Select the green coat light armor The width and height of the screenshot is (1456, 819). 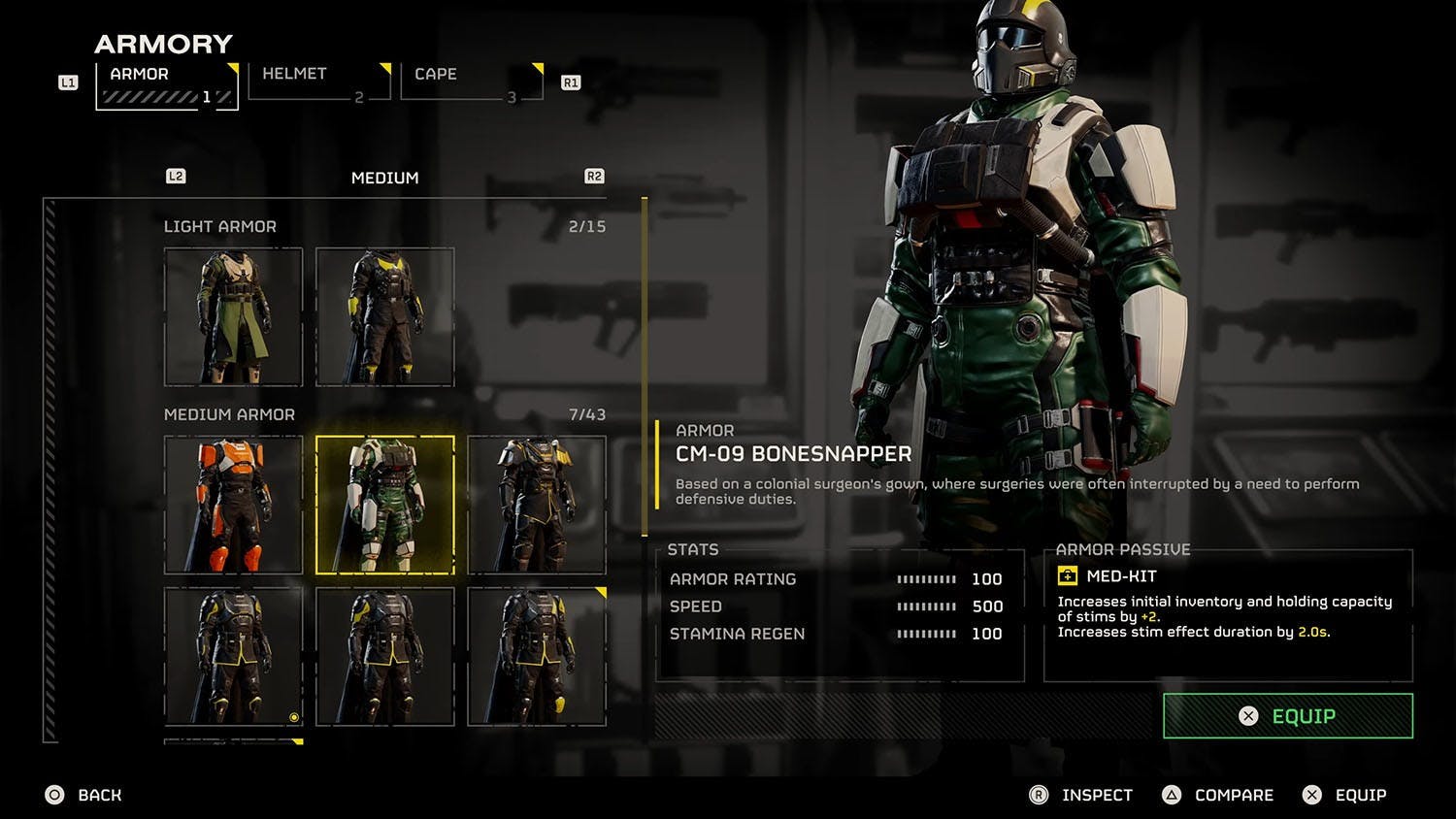233,316
